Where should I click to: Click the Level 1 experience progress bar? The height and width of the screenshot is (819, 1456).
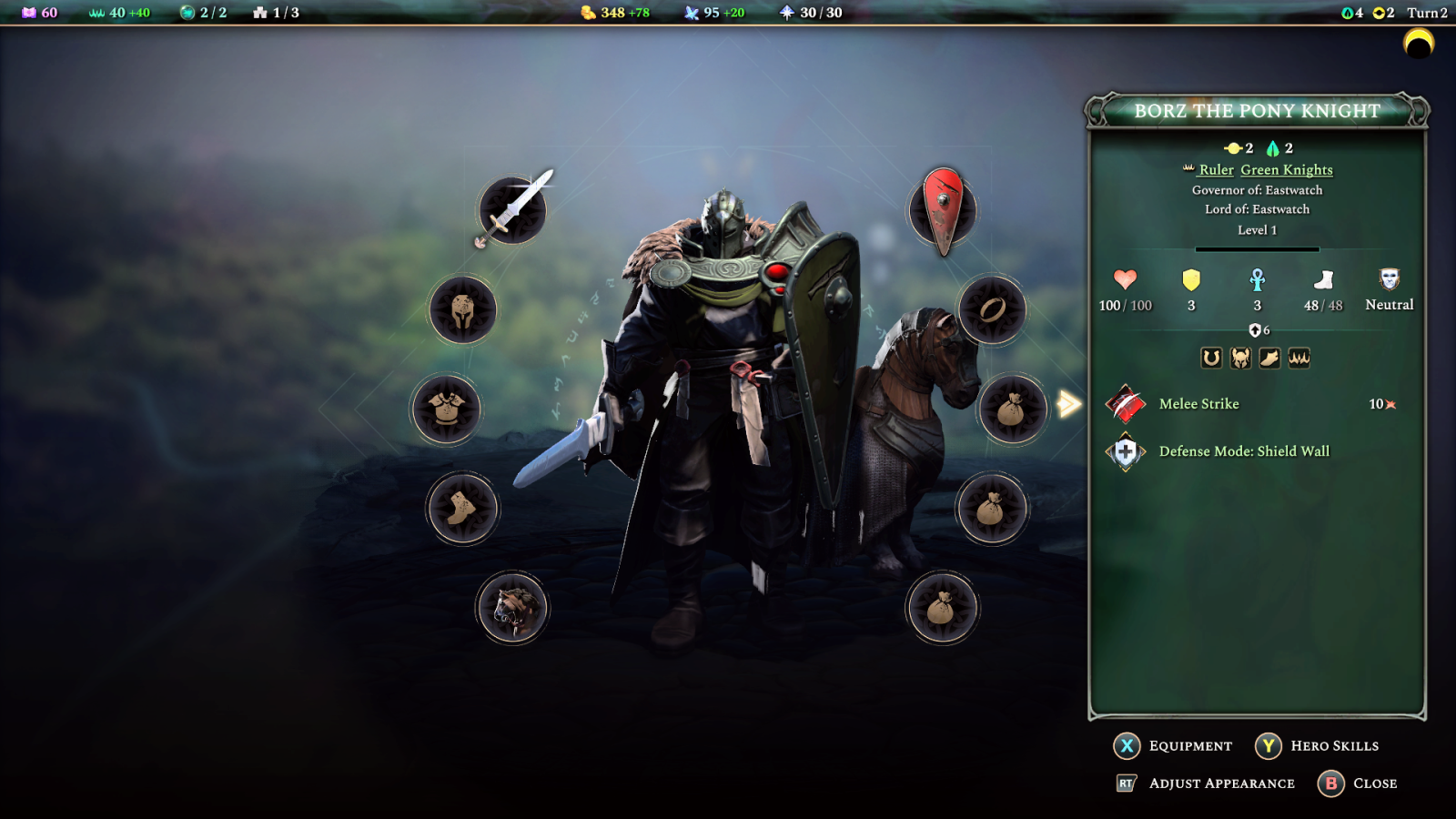(x=1256, y=248)
